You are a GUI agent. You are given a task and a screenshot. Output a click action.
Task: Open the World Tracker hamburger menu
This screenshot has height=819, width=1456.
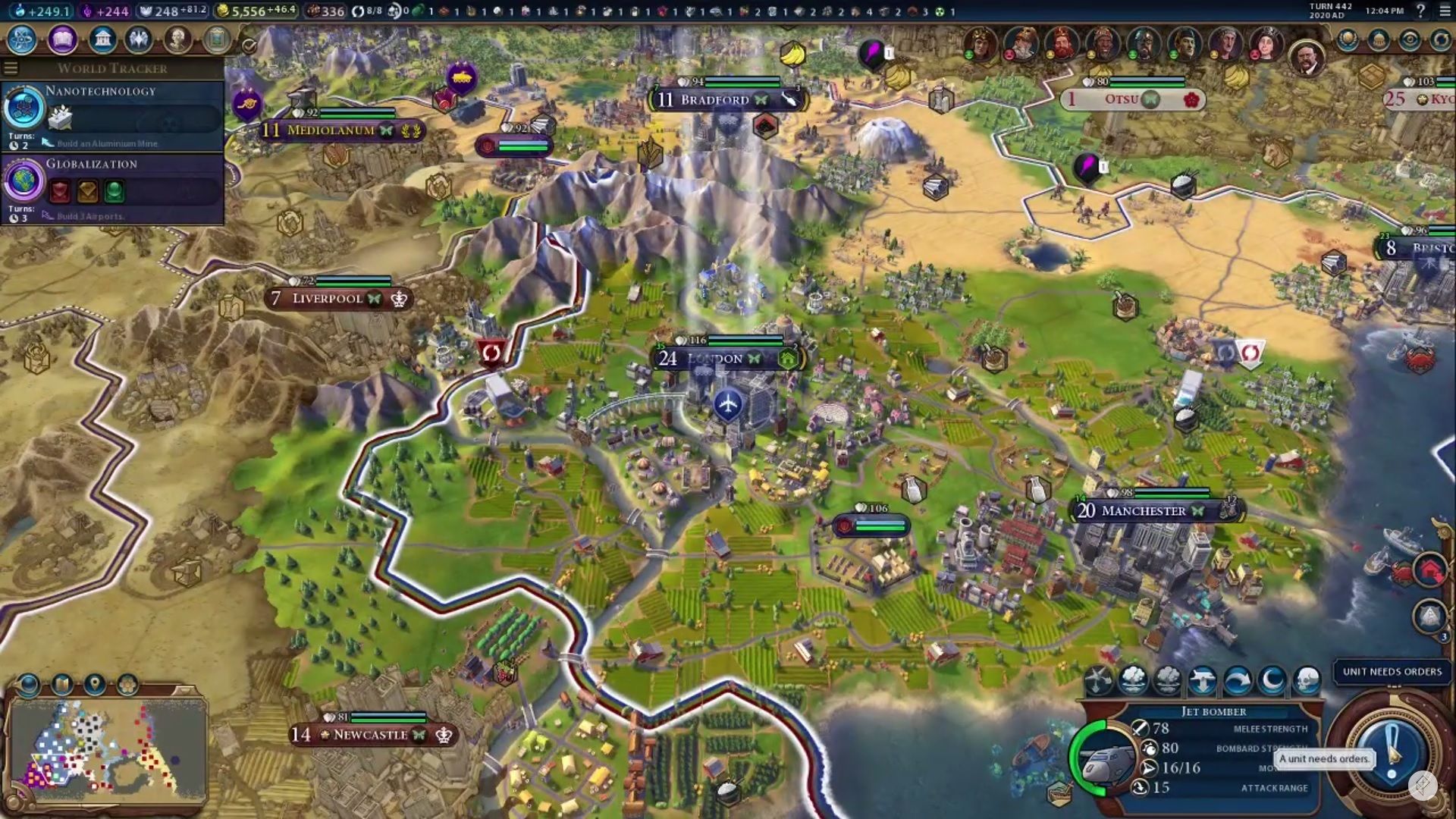pos(11,67)
